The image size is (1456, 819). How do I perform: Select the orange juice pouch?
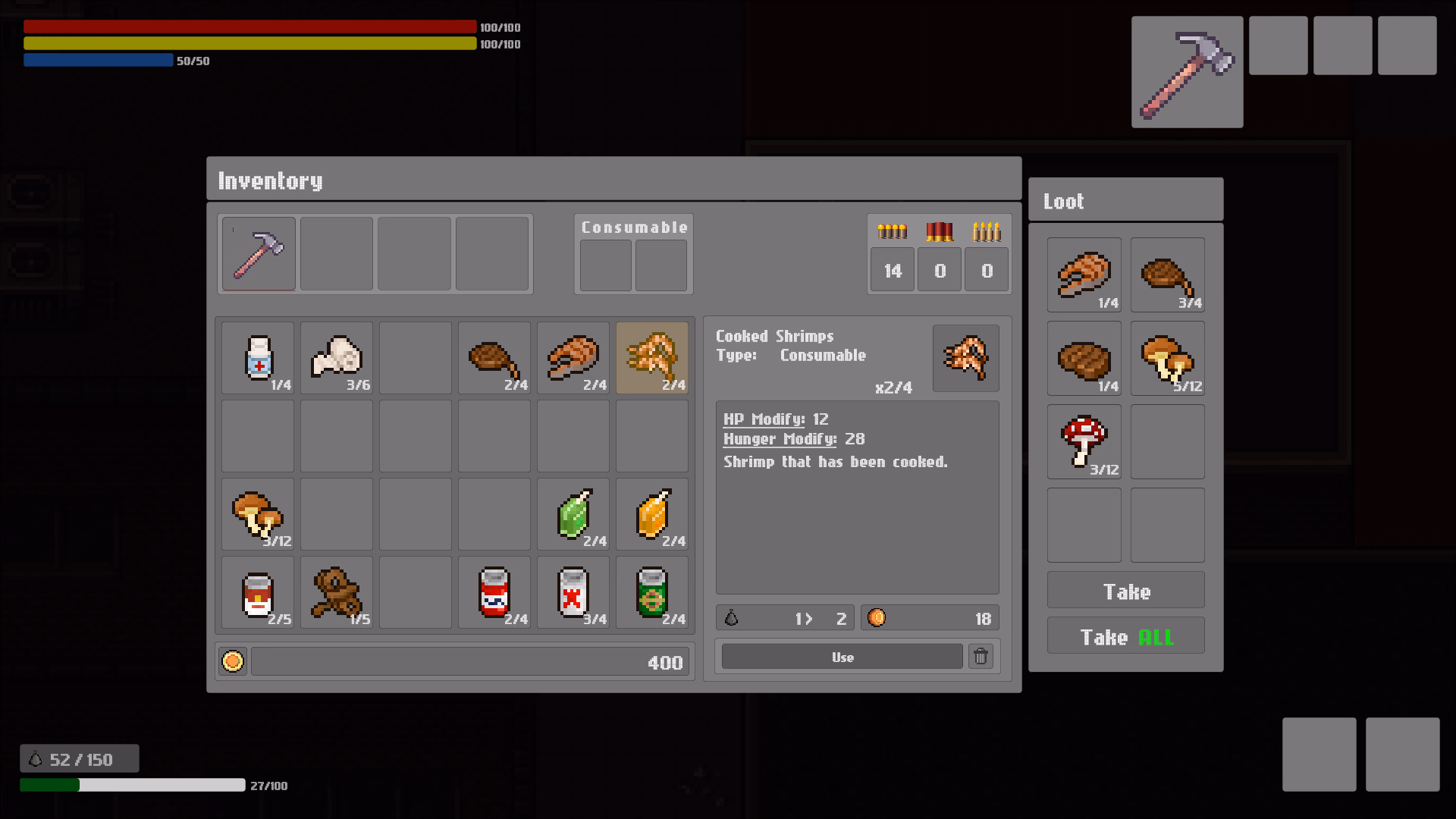point(651,515)
